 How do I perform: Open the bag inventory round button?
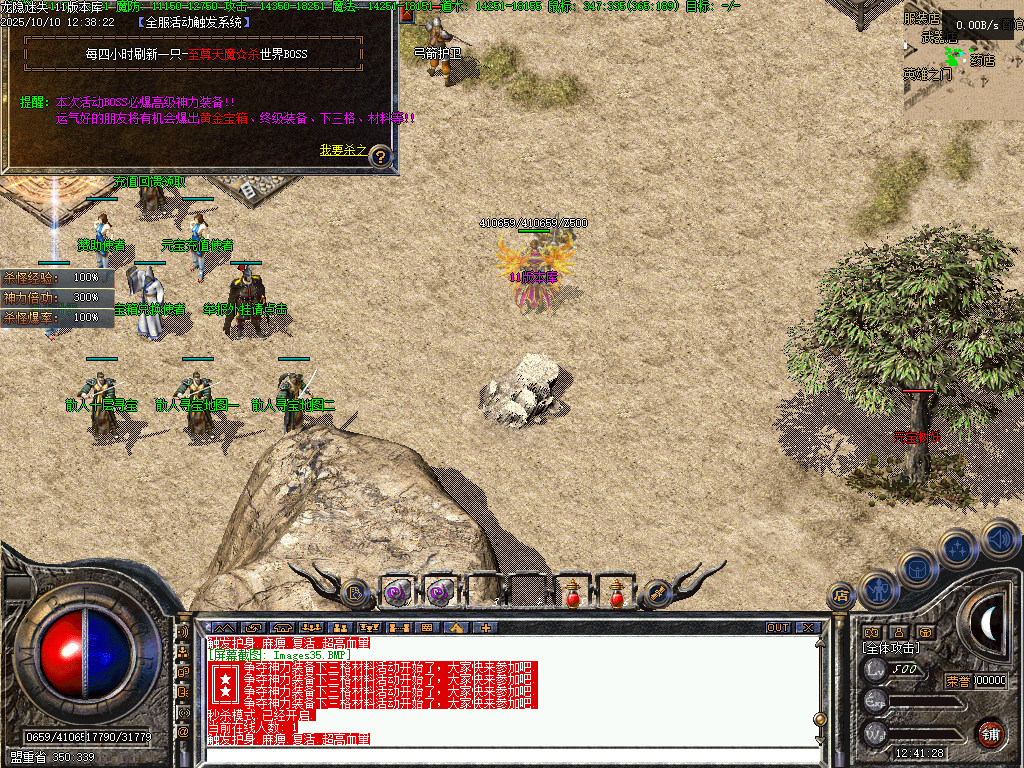coord(918,570)
